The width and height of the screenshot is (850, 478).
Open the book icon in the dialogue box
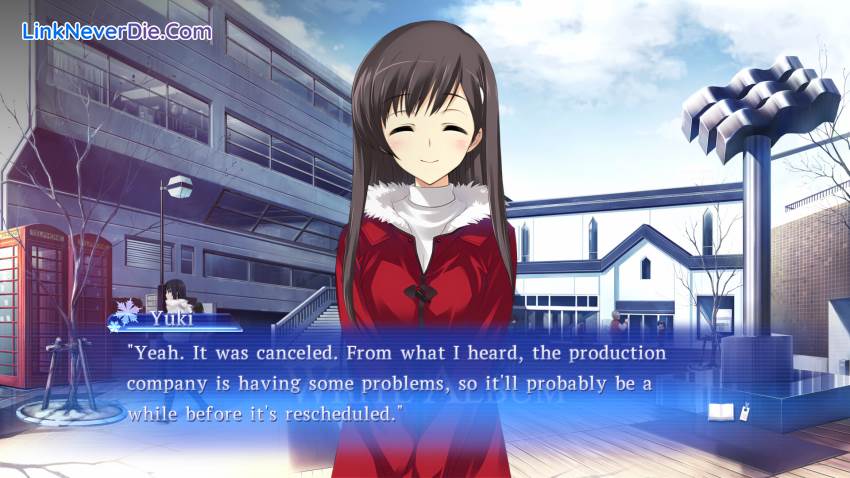[x=720, y=411]
